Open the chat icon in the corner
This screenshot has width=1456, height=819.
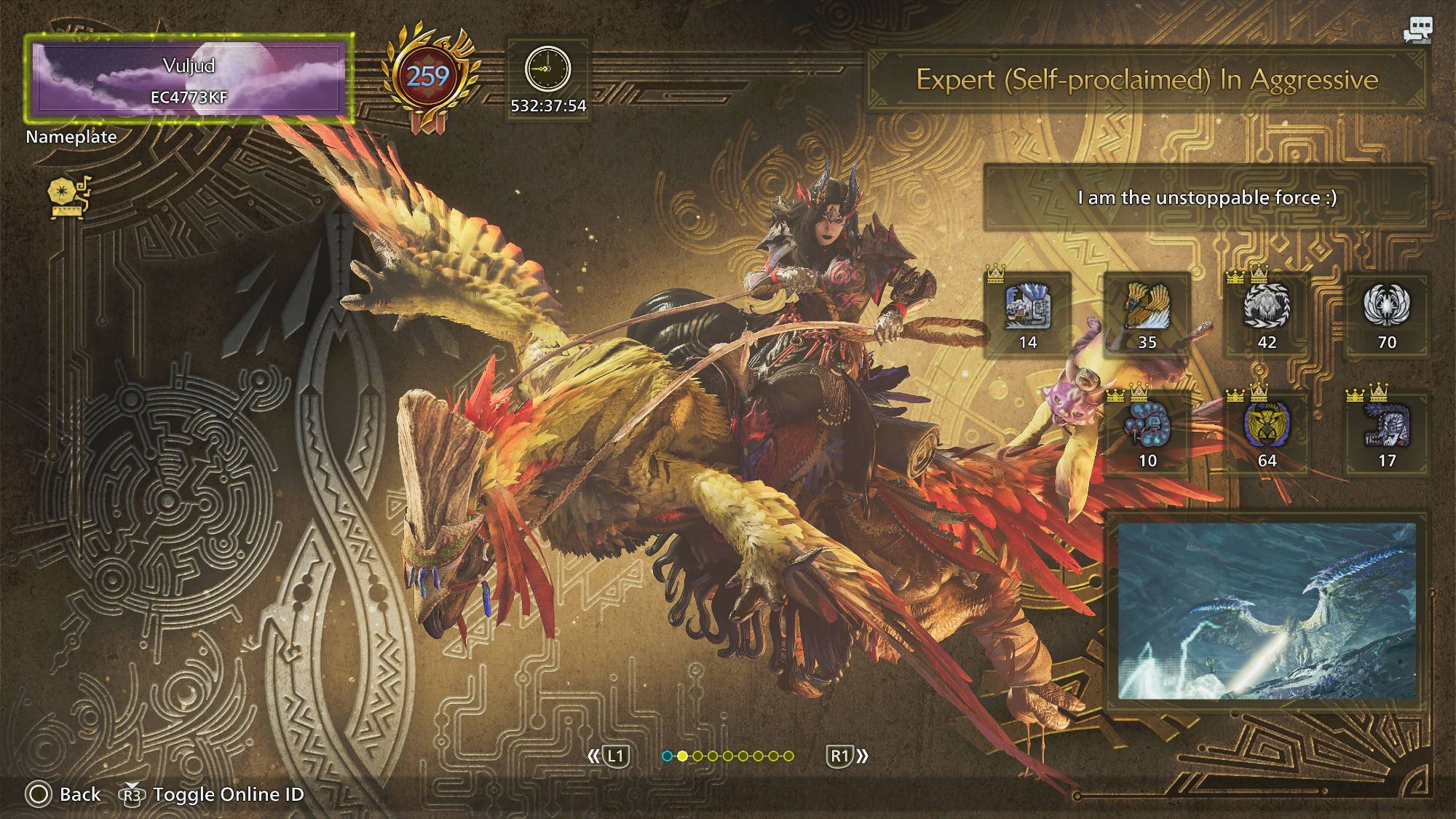click(1417, 30)
